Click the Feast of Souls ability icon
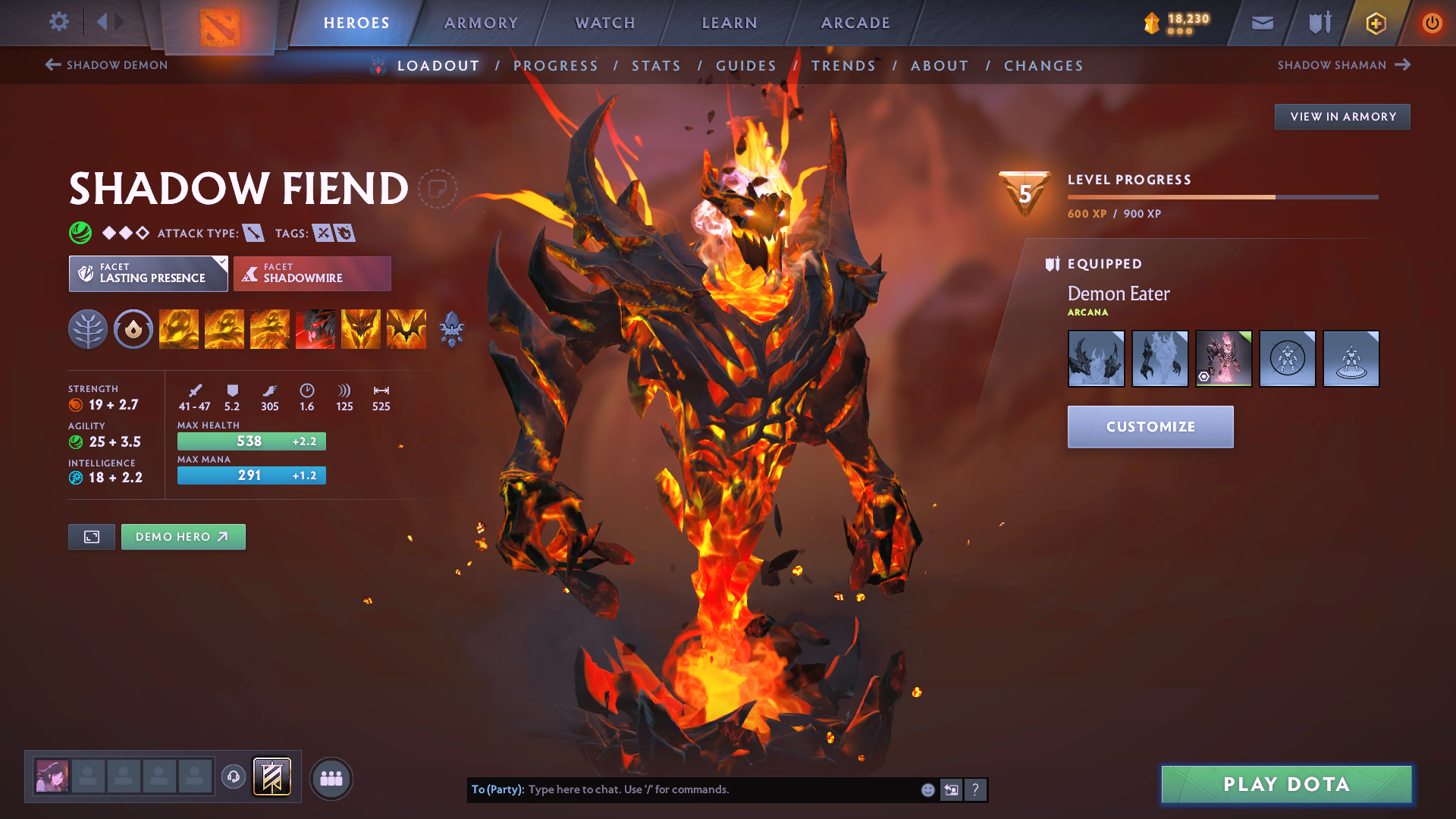 [315, 328]
